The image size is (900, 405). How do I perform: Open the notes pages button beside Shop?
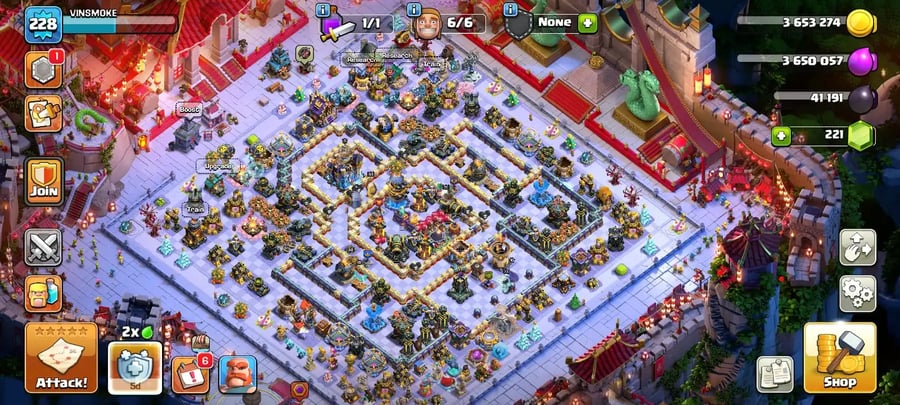pyautogui.click(x=774, y=374)
